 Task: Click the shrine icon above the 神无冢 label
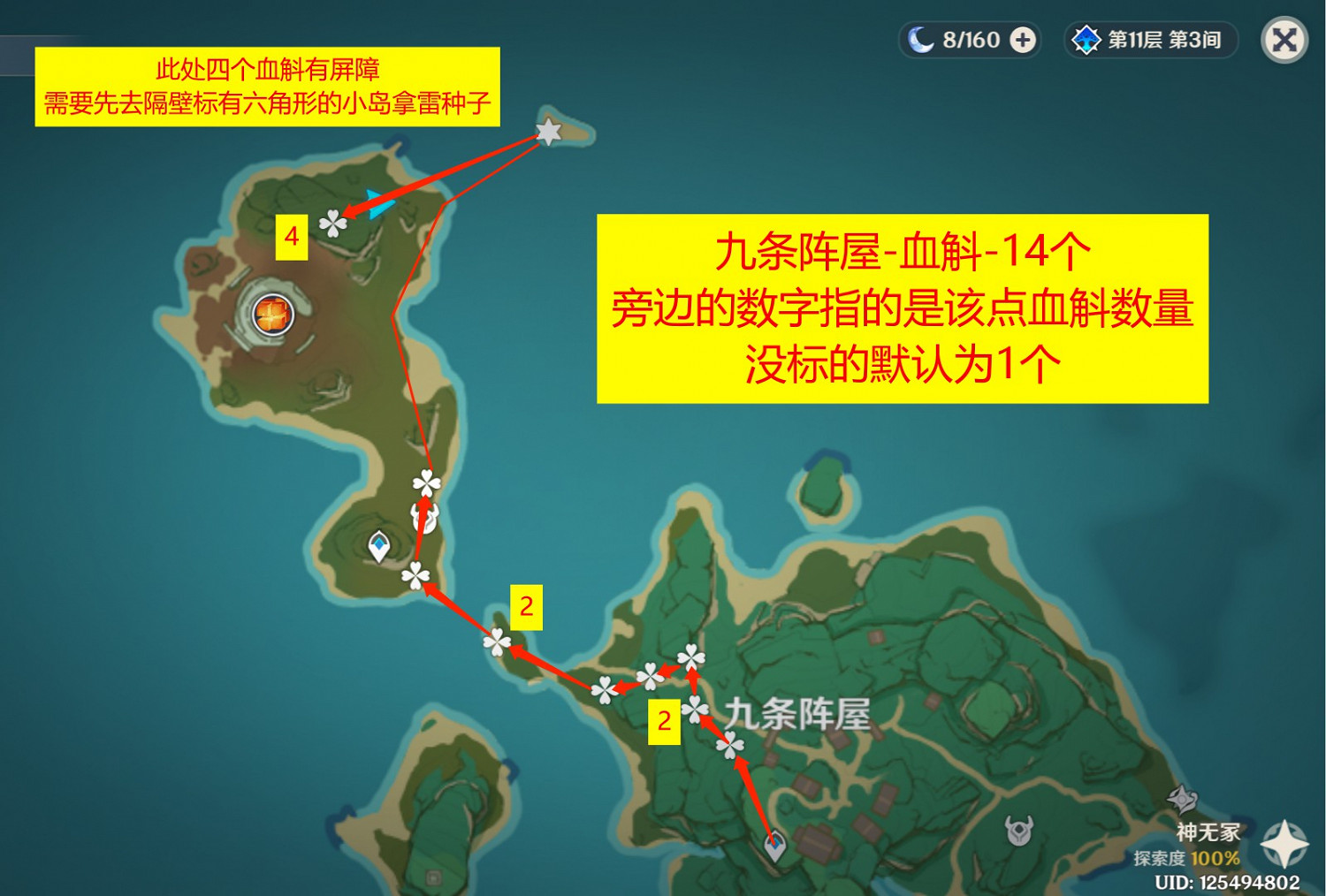click(x=1182, y=797)
